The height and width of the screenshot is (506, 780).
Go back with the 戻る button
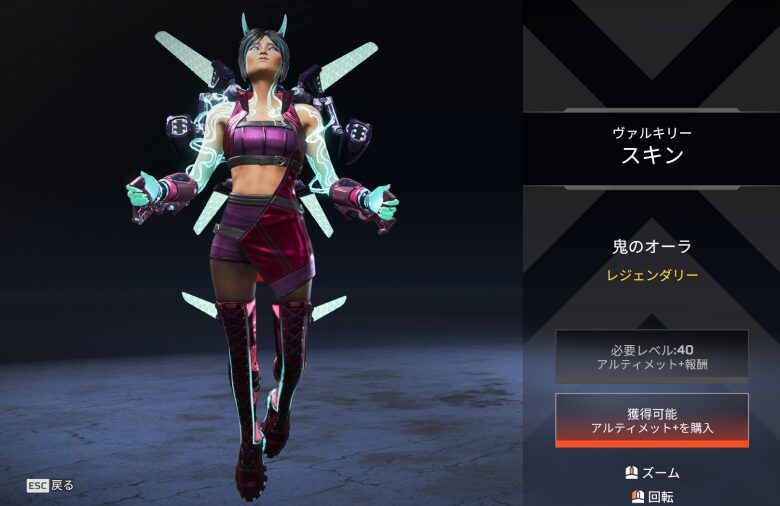point(51,486)
